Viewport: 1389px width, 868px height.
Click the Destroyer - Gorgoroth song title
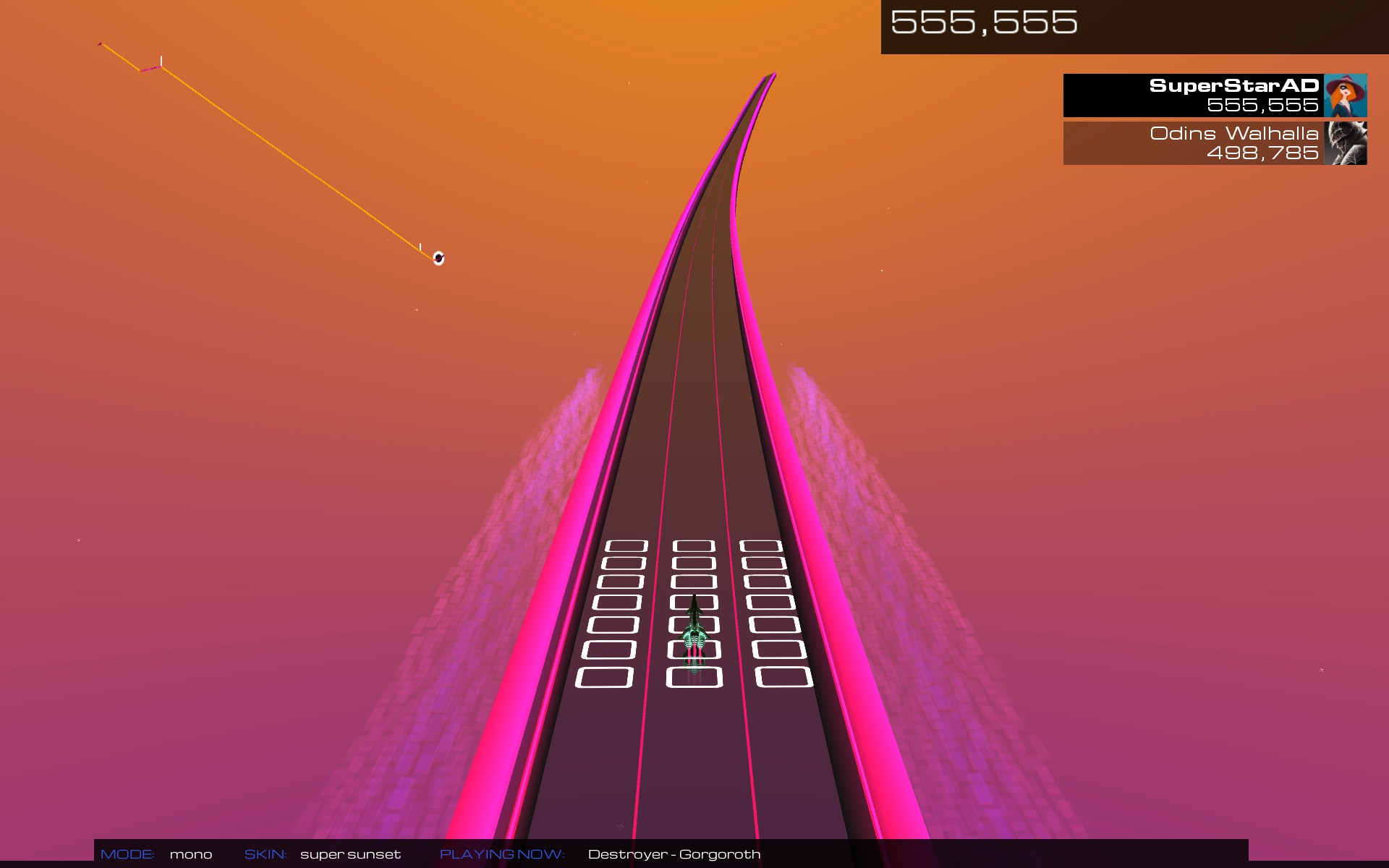point(674,854)
